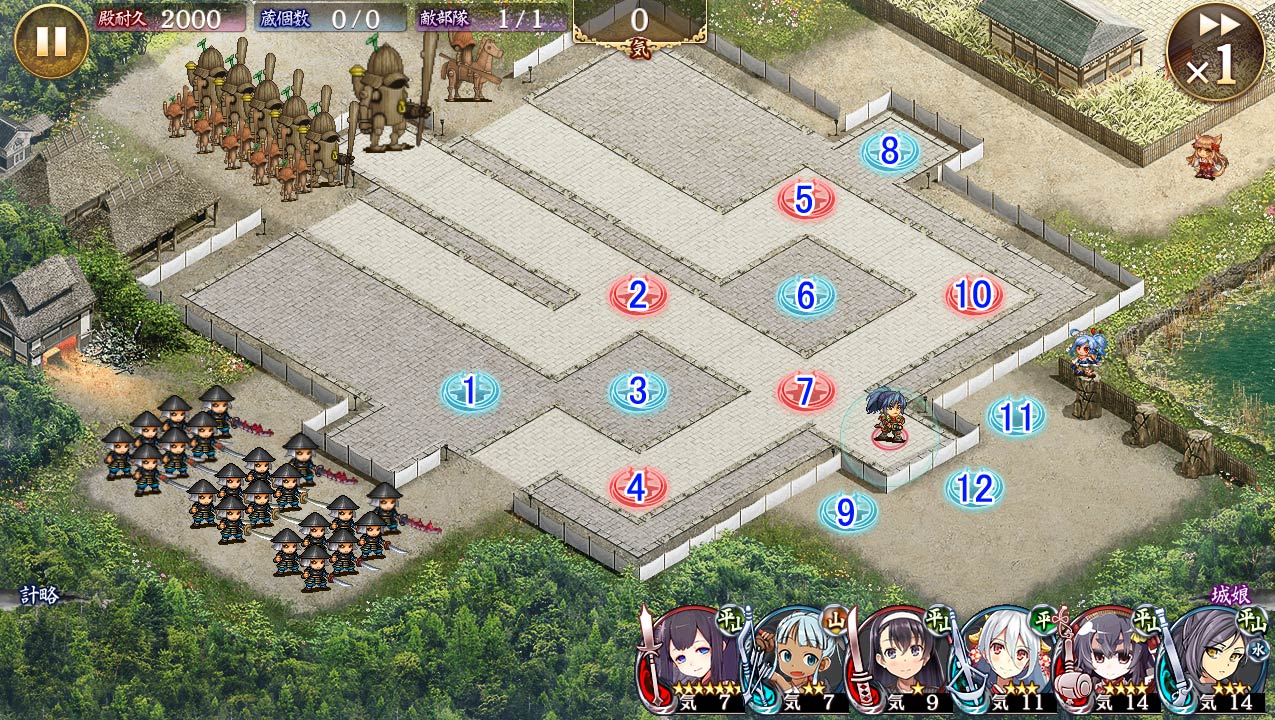Open the 城娘 castle girl panel
Image resolution: width=1275 pixels, height=720 pixels.
click(x=1230, y=595)
